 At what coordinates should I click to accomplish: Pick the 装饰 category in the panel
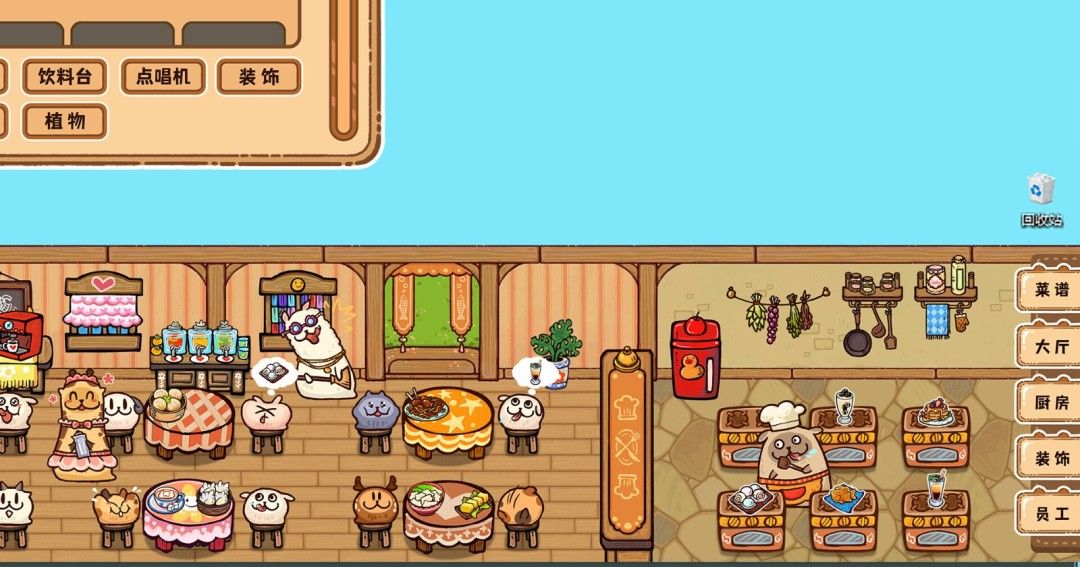259,77
